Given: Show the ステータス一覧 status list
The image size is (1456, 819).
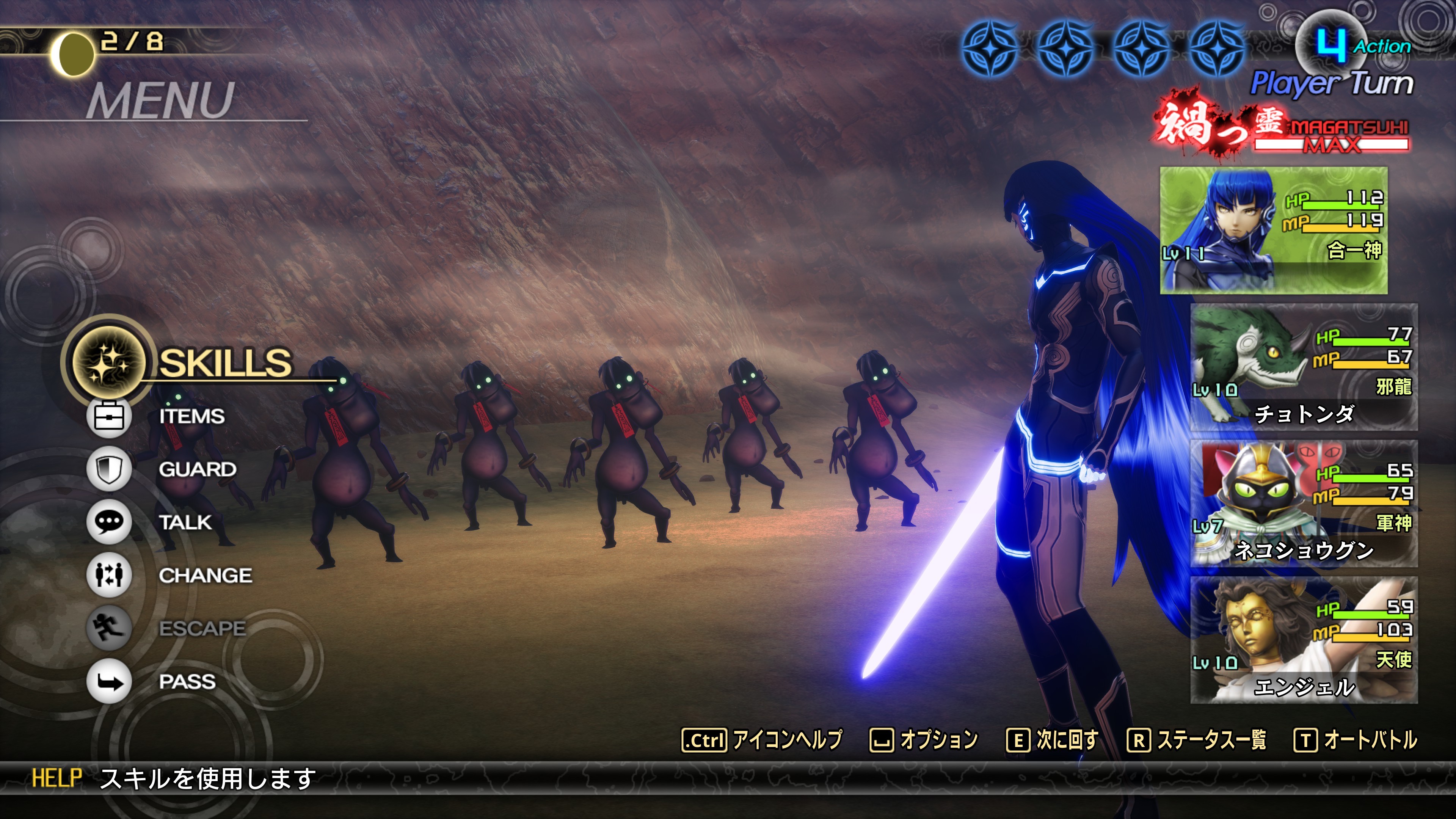Looking at the screenshot, I should click(x=1197, y=740).
